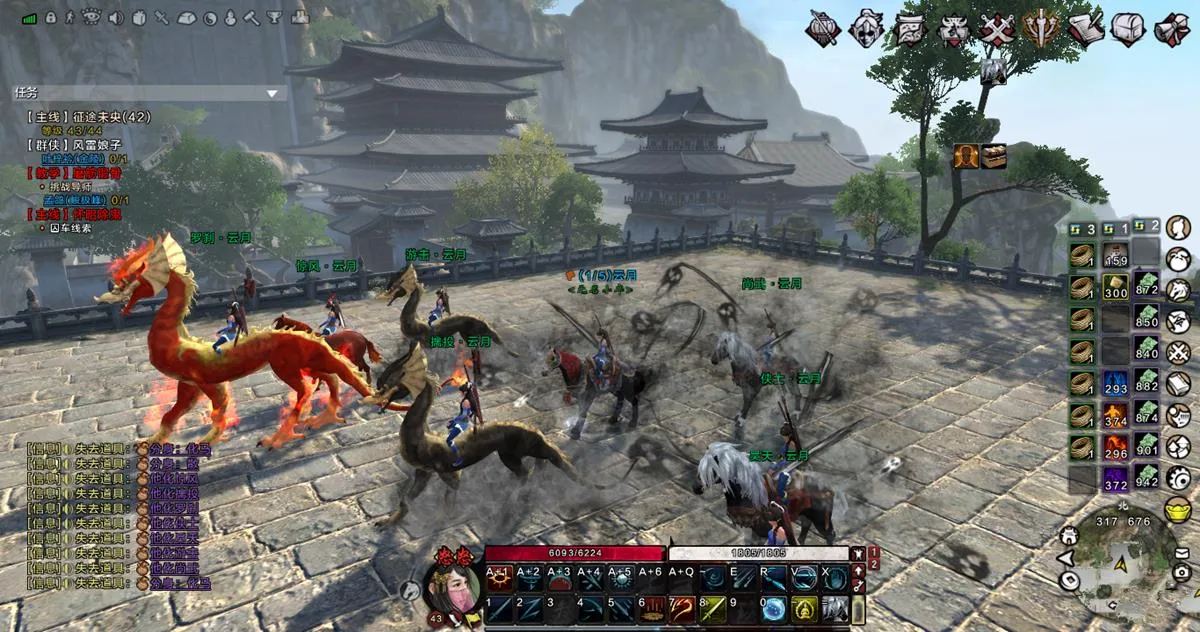The width and height of the screenshot is (1200, 632).
Task: Activate the blue orb skill in slot 0
Action: 774,608
